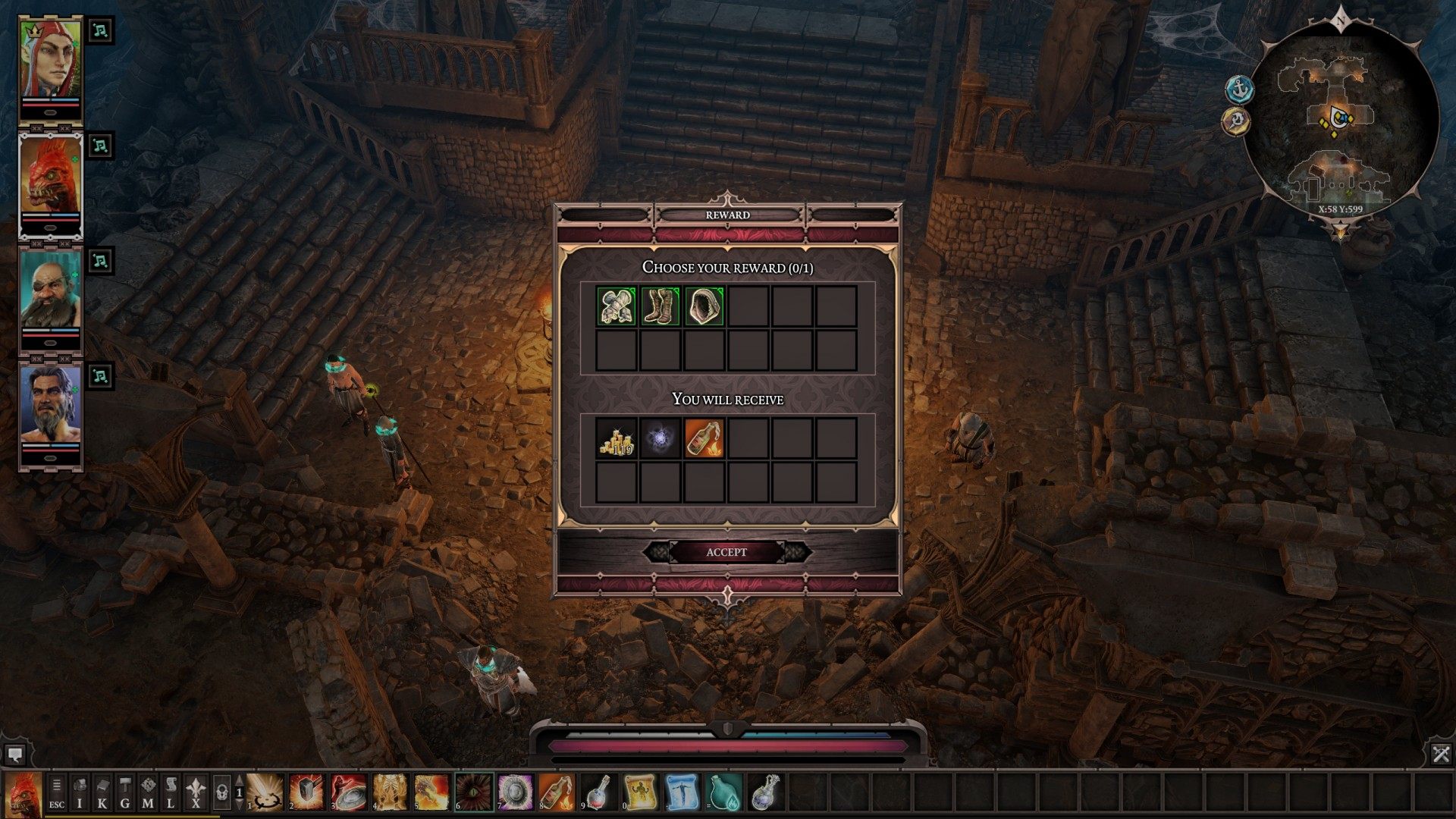The width and height of the screenshot is (1456, 819).
Task: Inspect the gold coins reward slot
Action: (617, 439)
